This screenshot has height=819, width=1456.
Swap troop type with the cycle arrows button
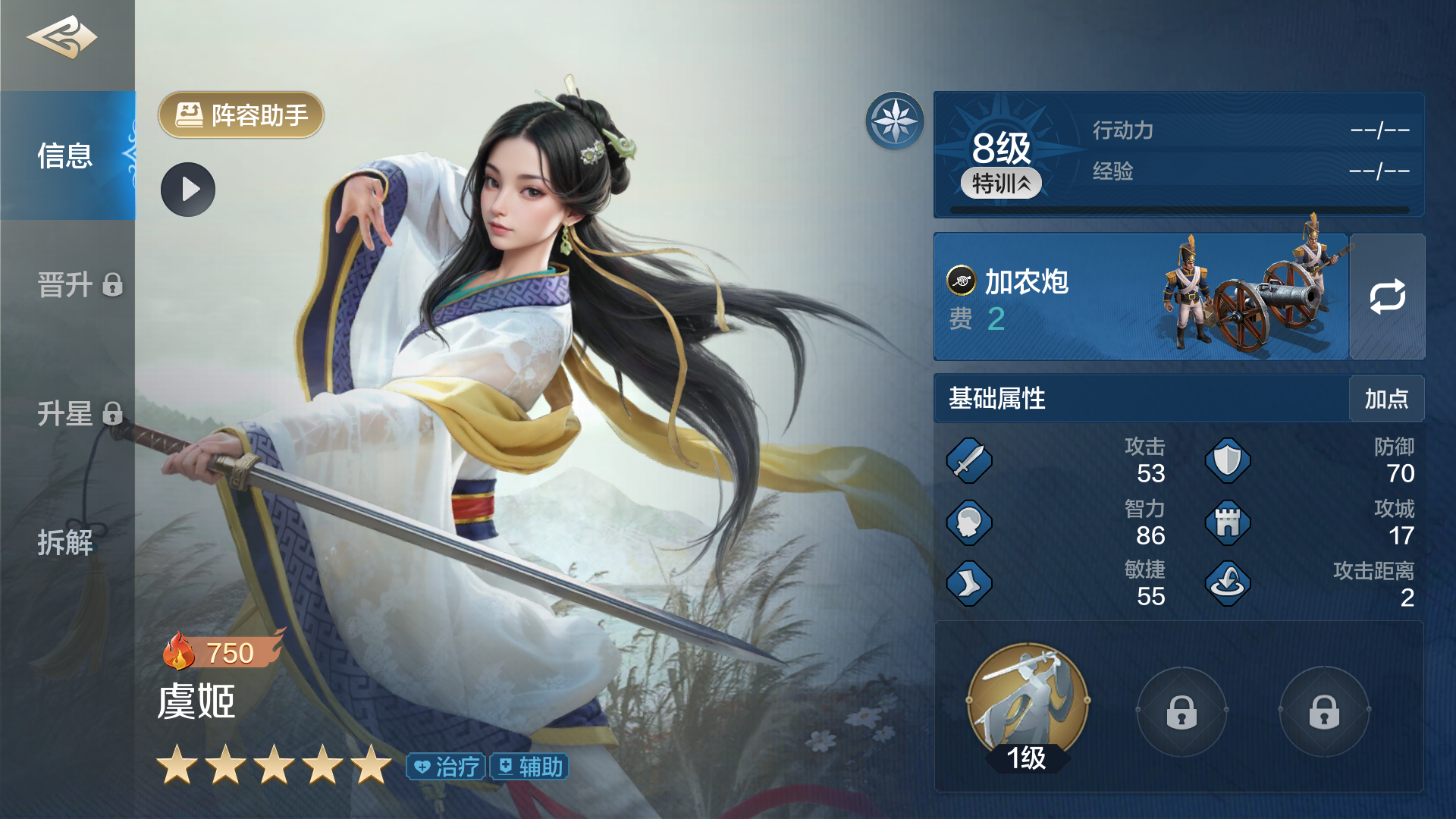point(1387,297)
